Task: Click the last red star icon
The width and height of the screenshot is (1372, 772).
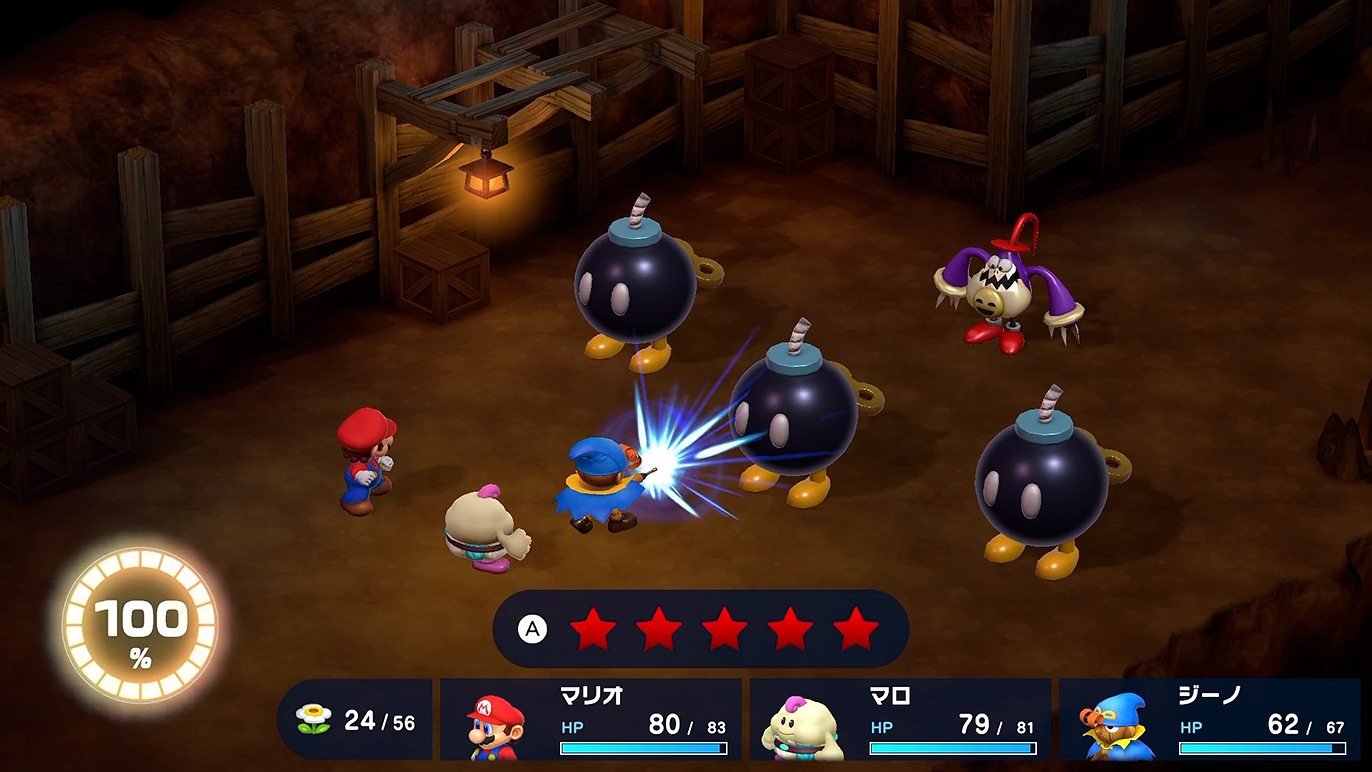Action: tap(856, 630)
